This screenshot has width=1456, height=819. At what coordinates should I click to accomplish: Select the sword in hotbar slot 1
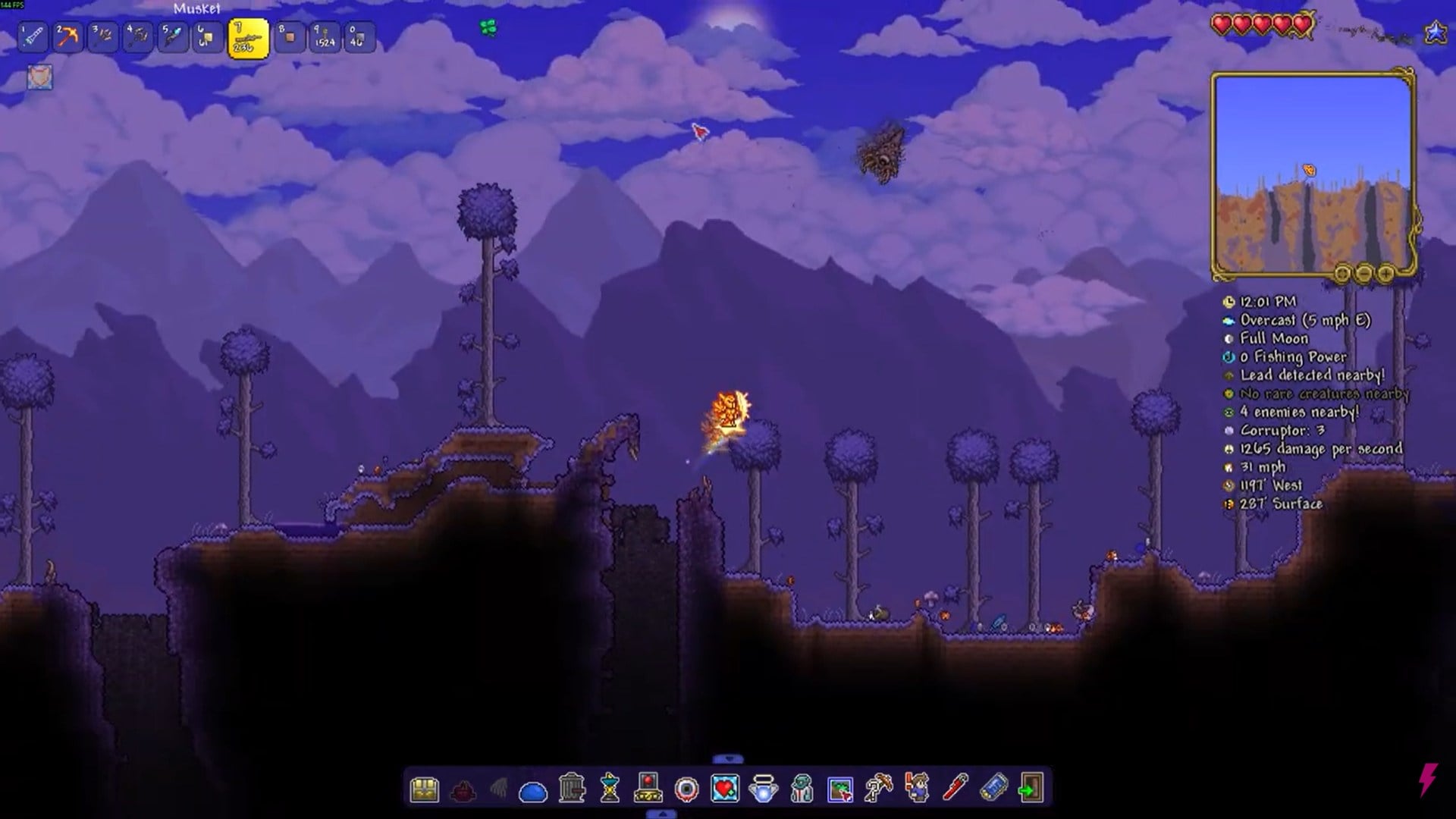tap(33, 36)
